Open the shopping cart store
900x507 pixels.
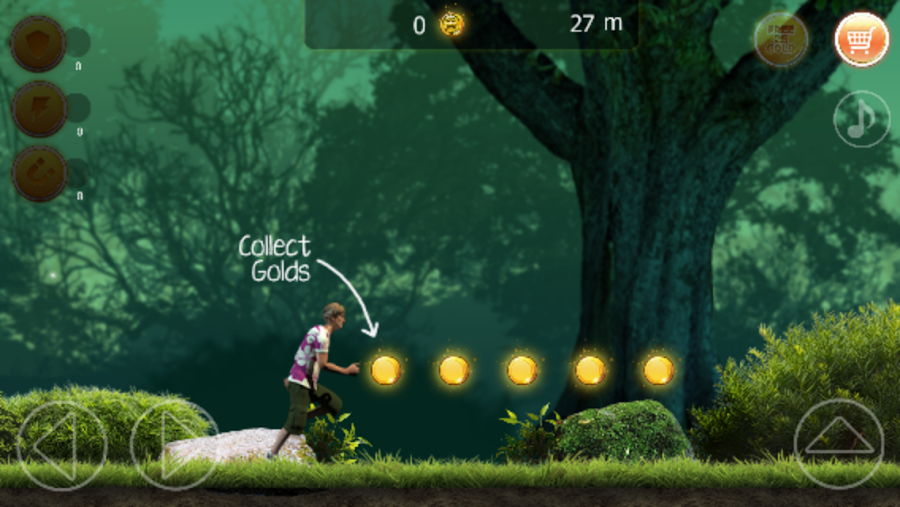click(861, 40)
